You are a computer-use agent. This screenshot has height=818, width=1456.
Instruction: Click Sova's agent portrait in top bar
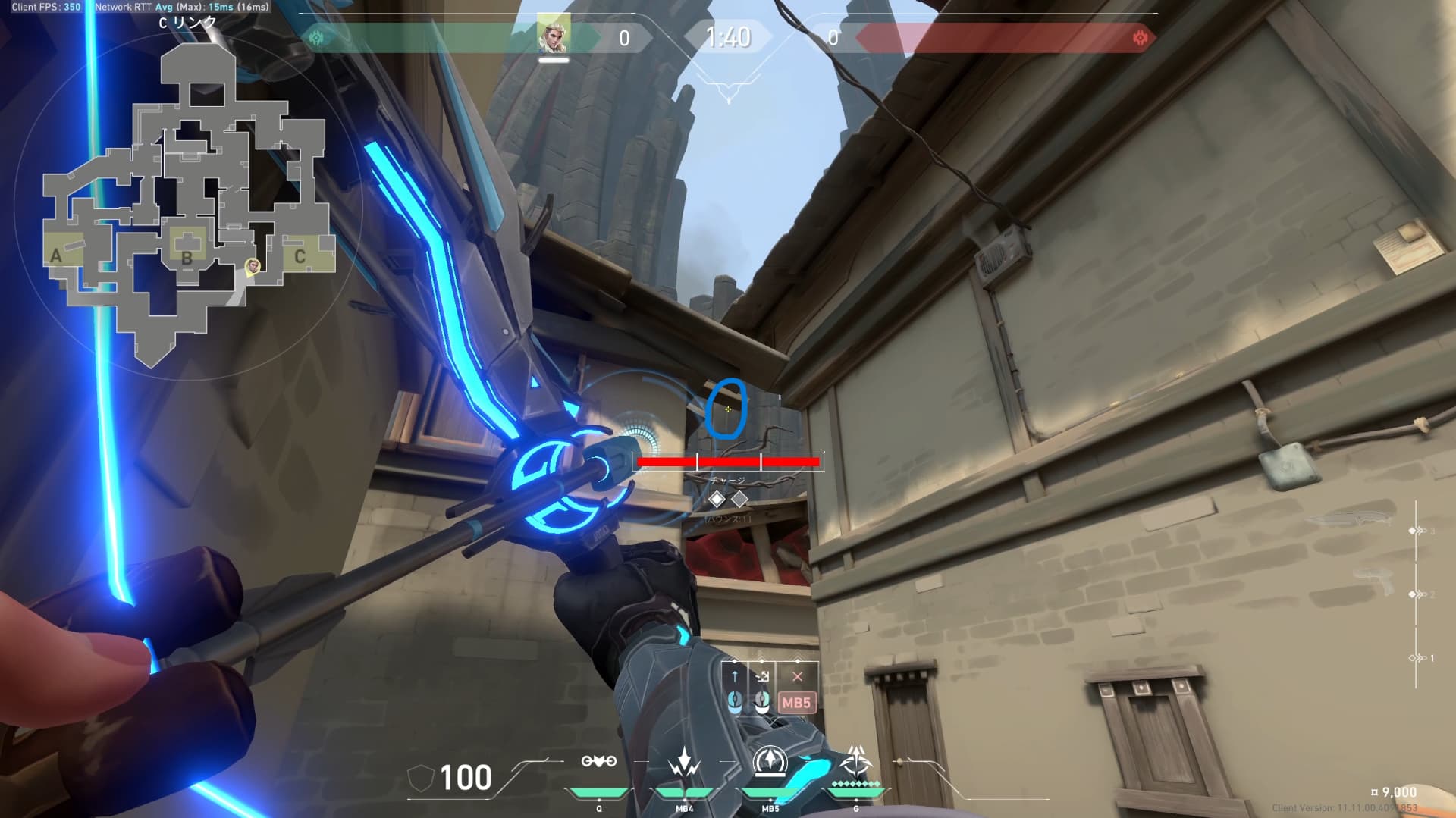tap(554, 36)
